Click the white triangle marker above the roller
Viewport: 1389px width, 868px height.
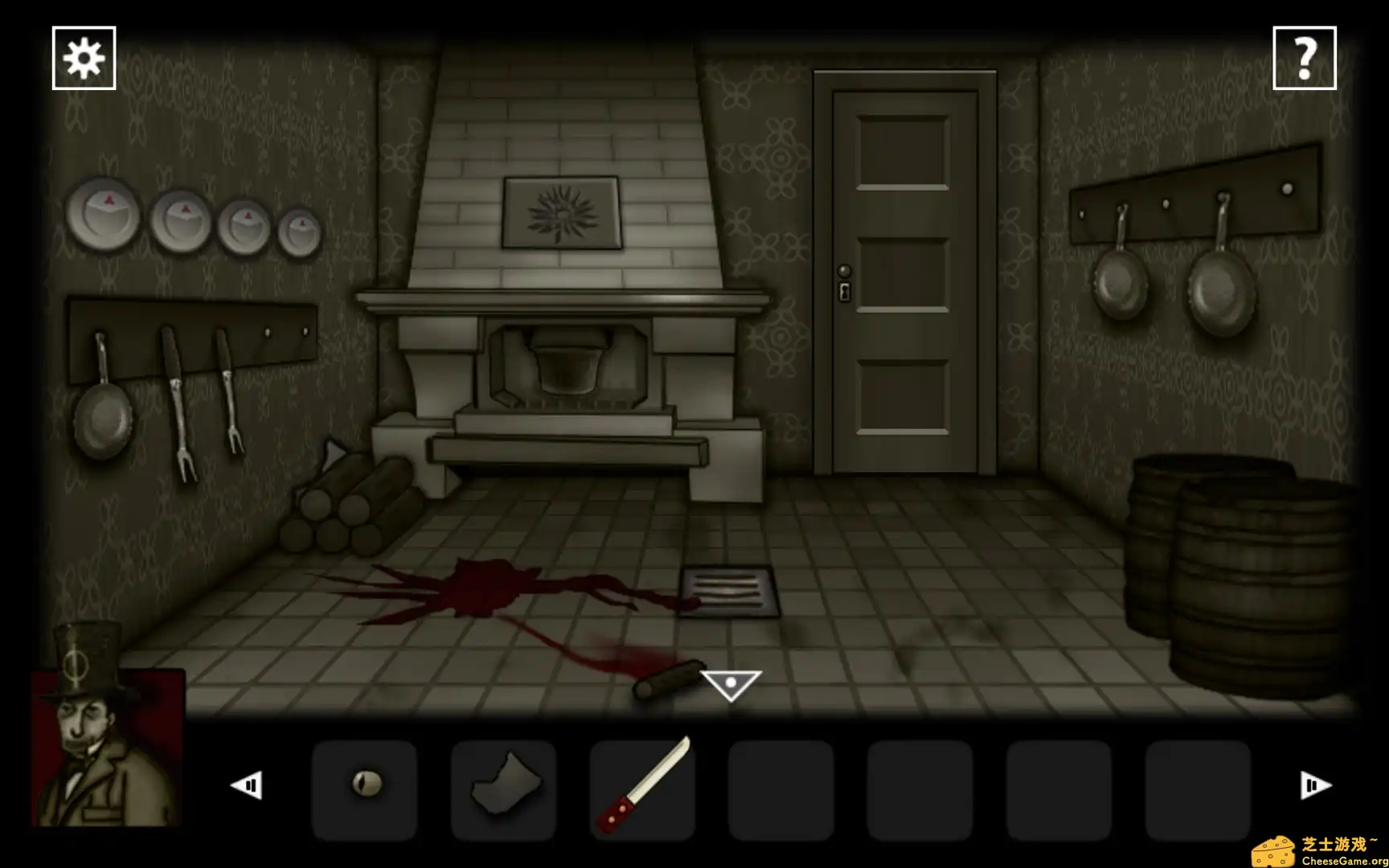730,680
